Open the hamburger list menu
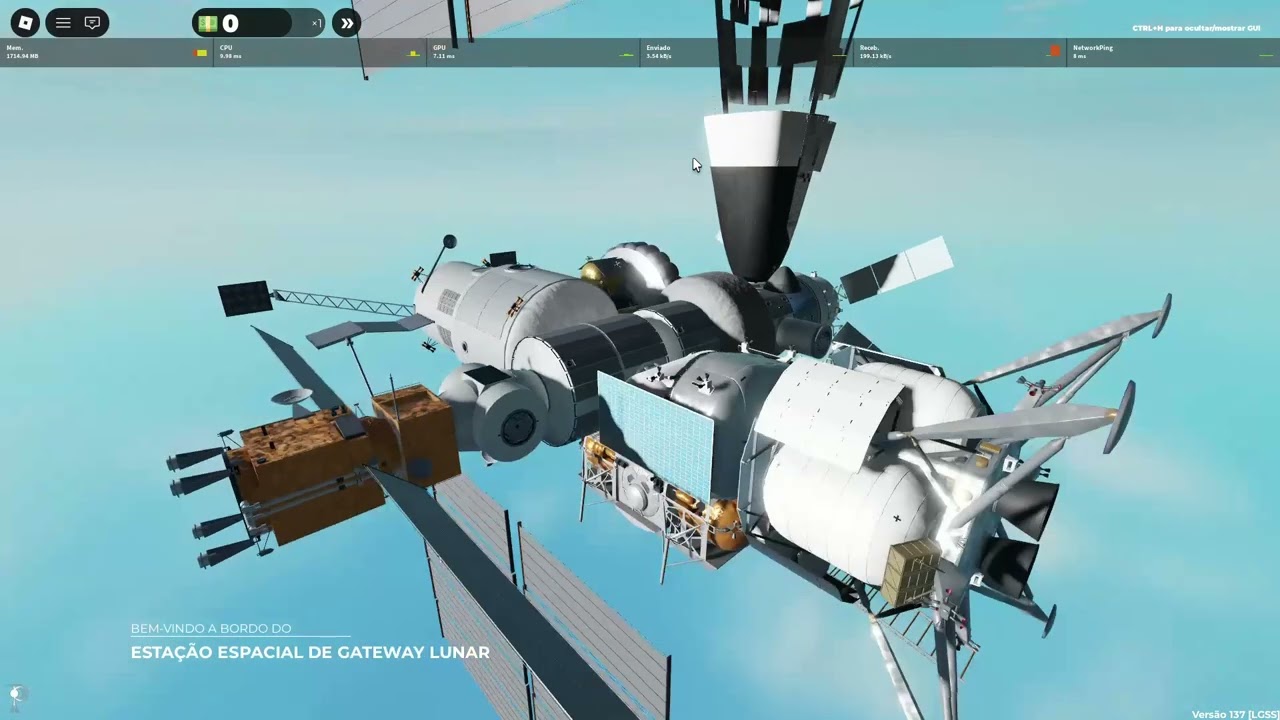The width and height of the screenshot is (1280, 720). (63, 23)
